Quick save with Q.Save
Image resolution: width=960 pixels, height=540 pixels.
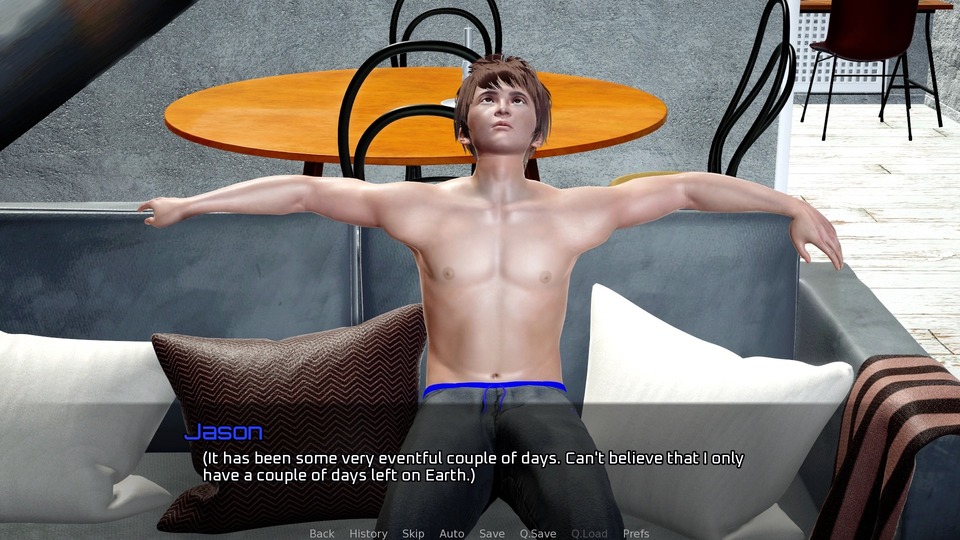(x=538, y=533)
